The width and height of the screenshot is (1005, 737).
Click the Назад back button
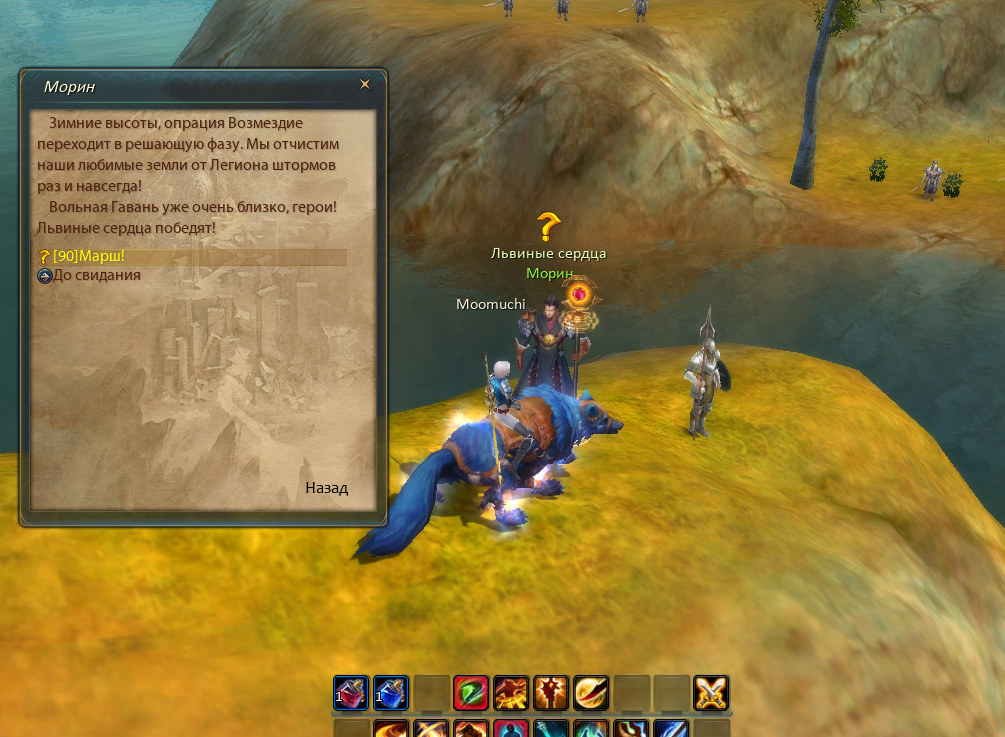click(x=326, y=488)
